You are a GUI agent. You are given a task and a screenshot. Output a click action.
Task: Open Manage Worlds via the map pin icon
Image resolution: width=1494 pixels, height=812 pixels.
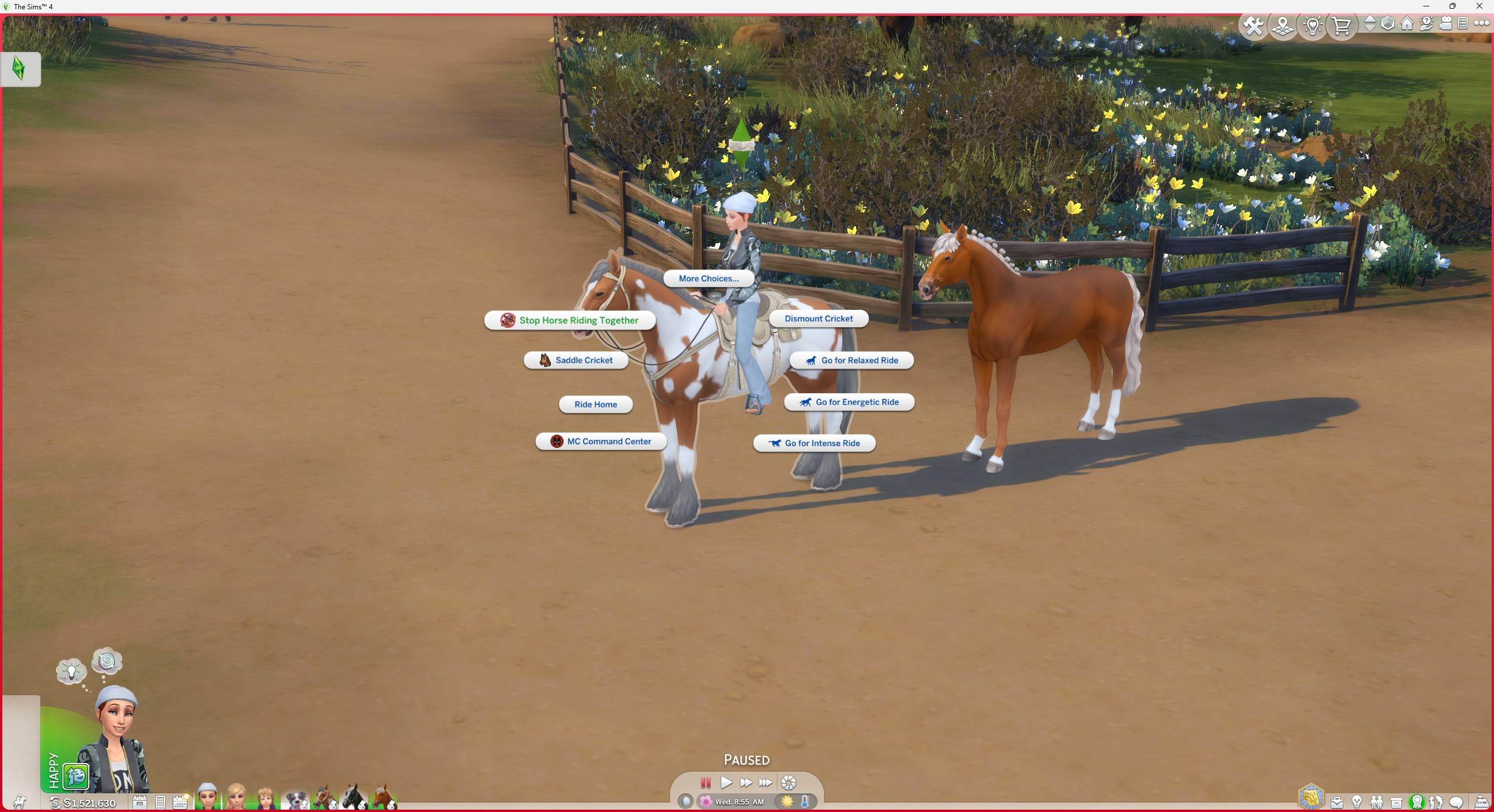pyautogui.click(x=1282, y=24)
